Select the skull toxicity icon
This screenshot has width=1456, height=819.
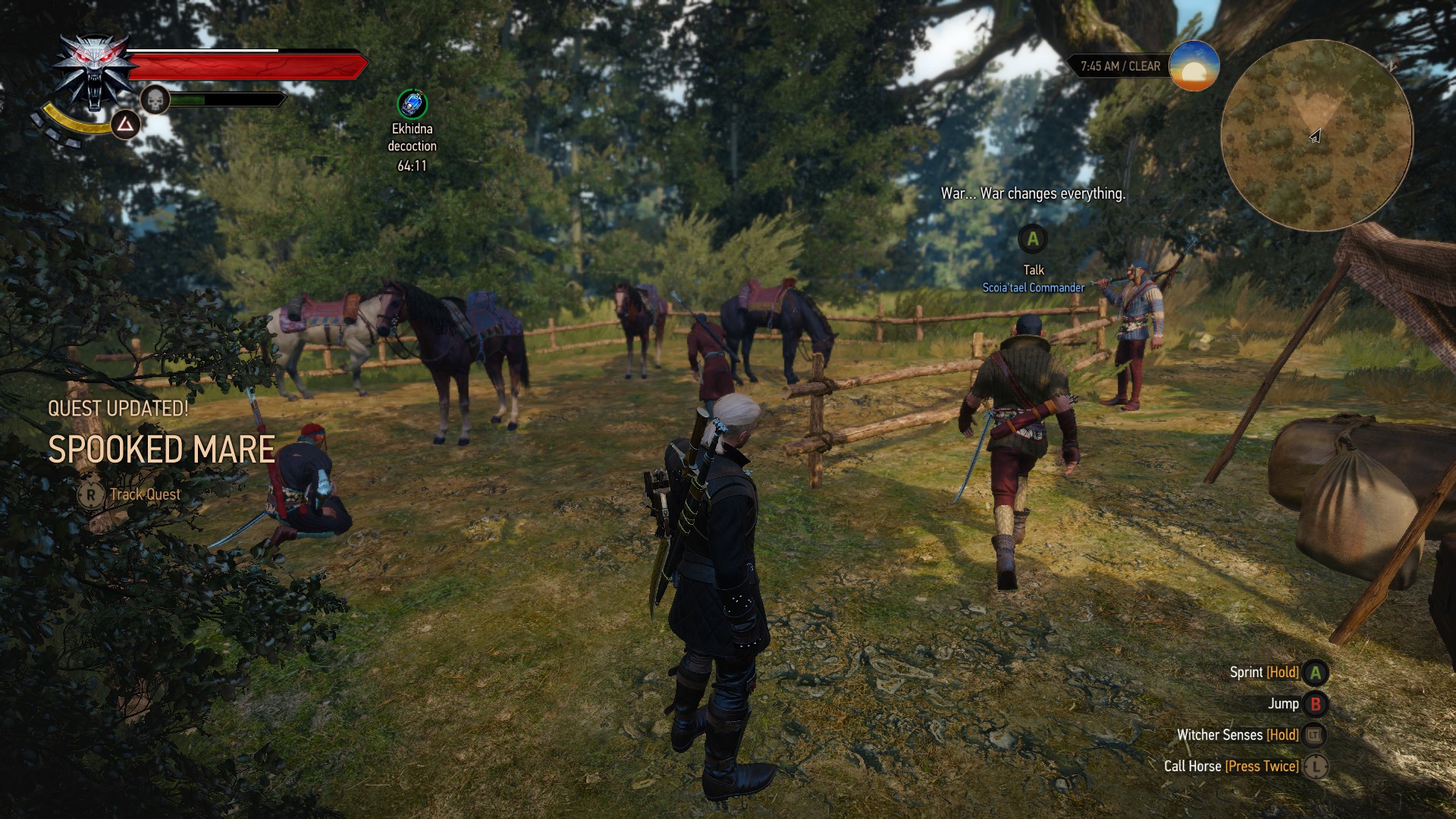point(155,99)
